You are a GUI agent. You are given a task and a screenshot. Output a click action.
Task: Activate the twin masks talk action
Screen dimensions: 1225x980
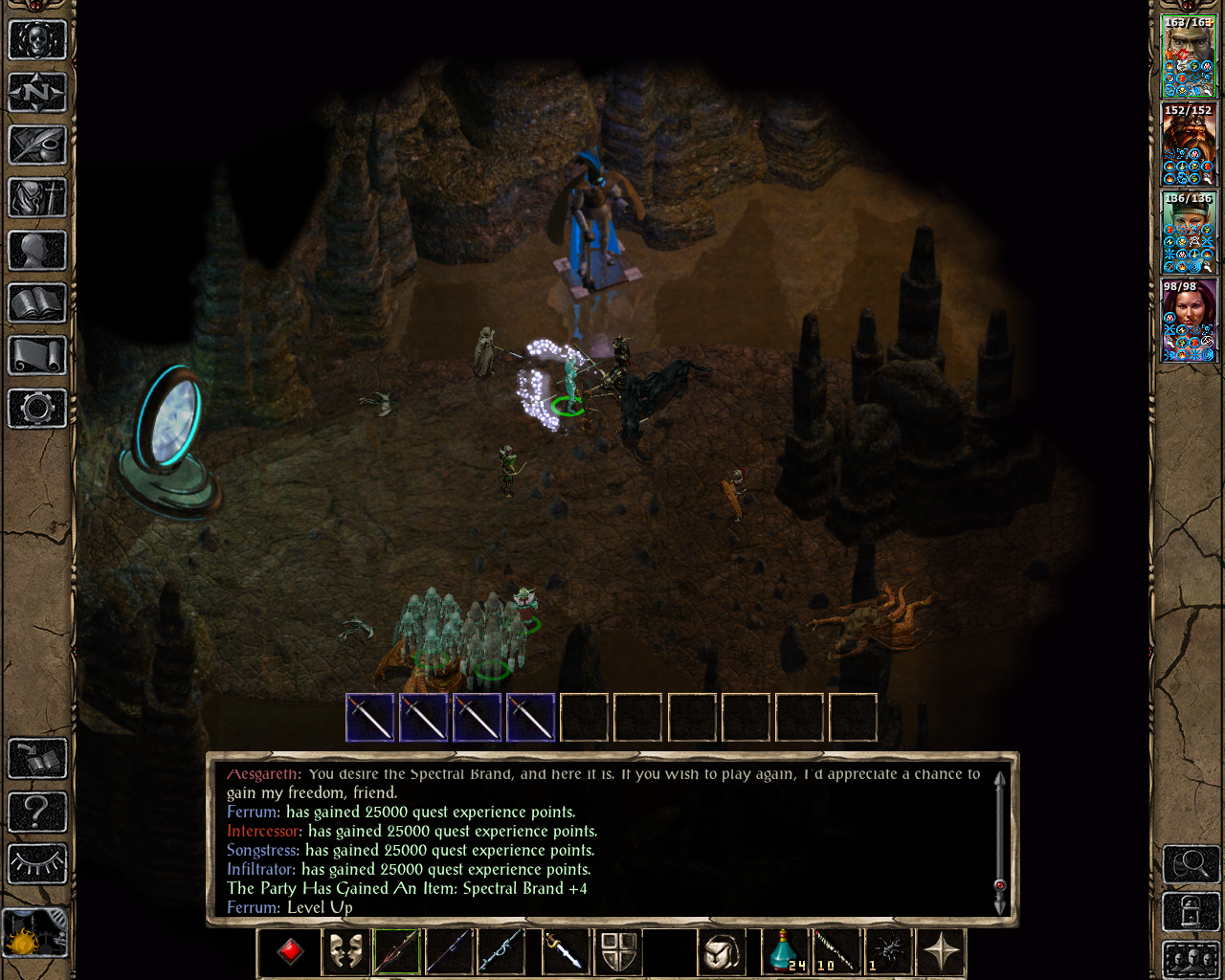click(345, 952)
